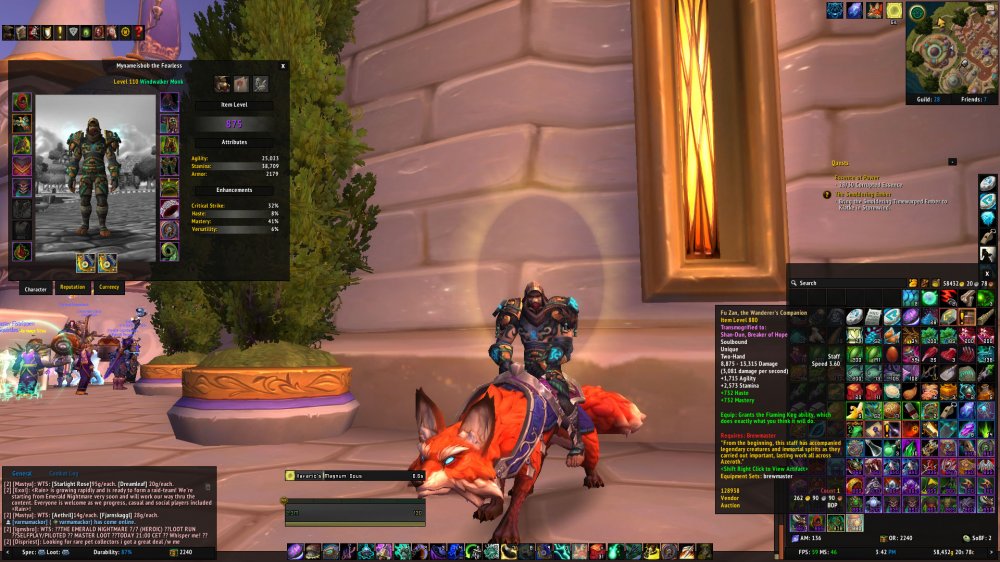Select the General chat tab
This screenshot has width=1000, height=562.
click(x=22, y=472)
